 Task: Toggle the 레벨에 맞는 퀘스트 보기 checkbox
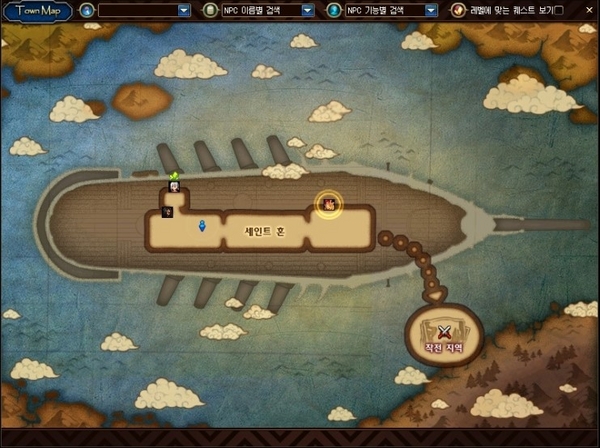(558, 10)
